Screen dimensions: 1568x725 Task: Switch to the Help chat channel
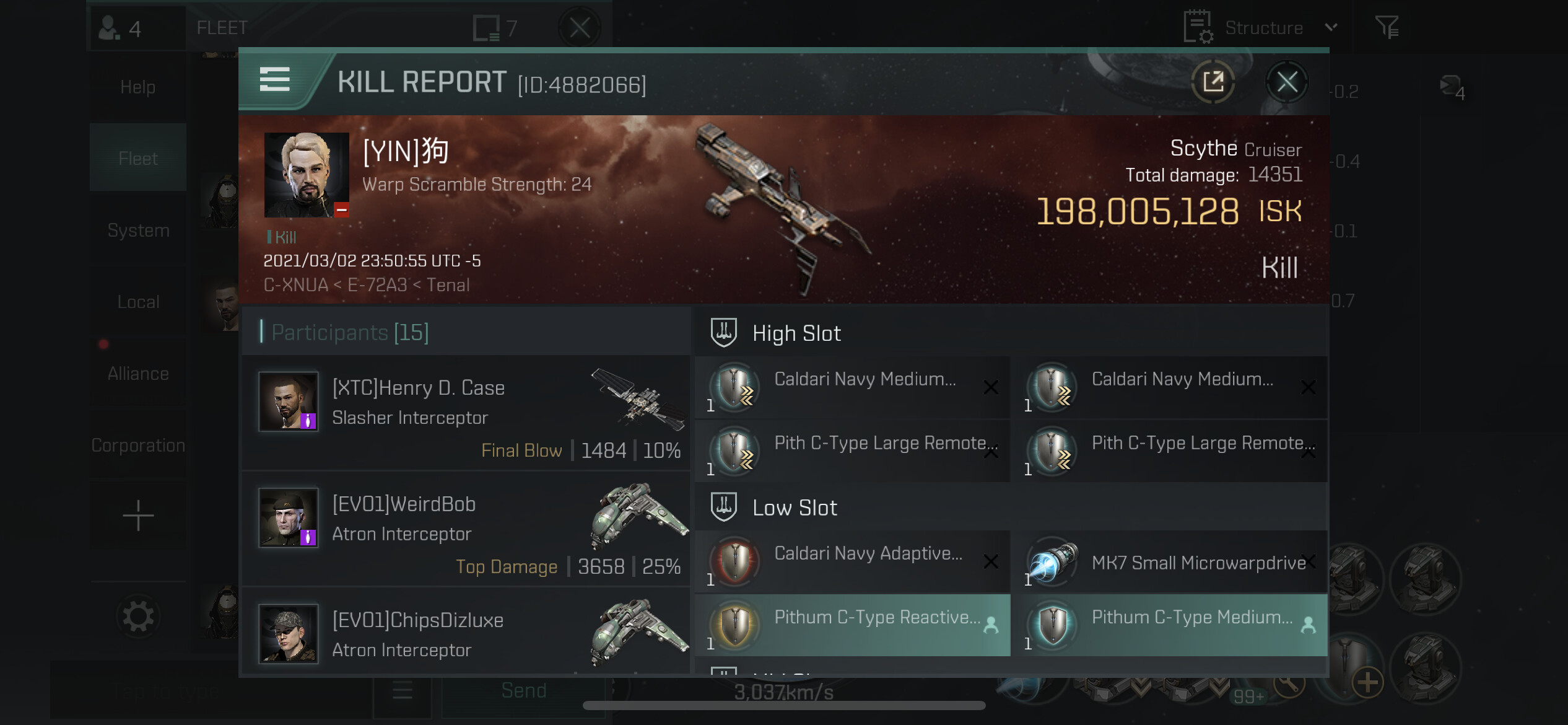point(138,87)
